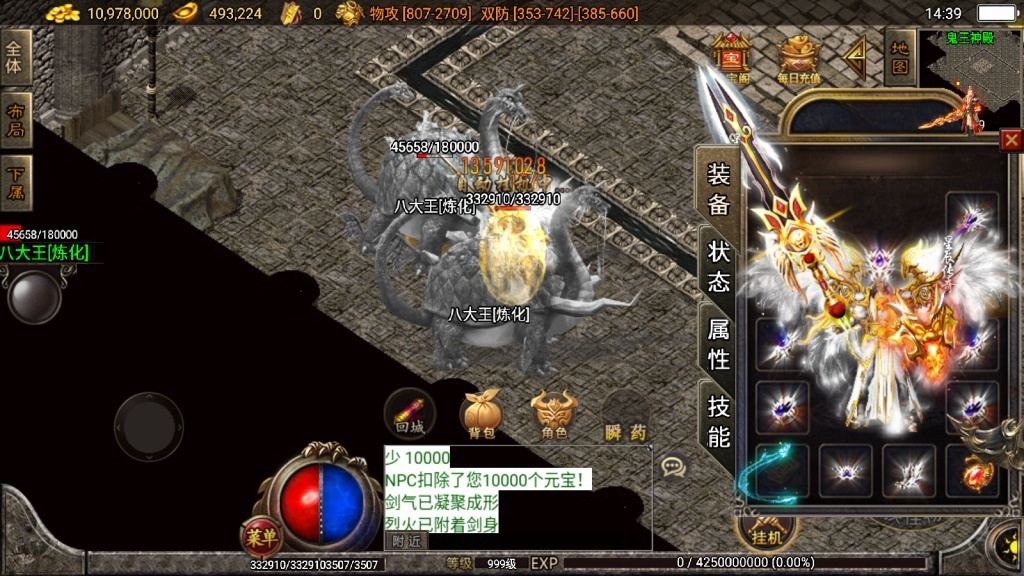Open the 每日充值 daily recharge
Screen dimensions: 1024x576
point(799,60)
